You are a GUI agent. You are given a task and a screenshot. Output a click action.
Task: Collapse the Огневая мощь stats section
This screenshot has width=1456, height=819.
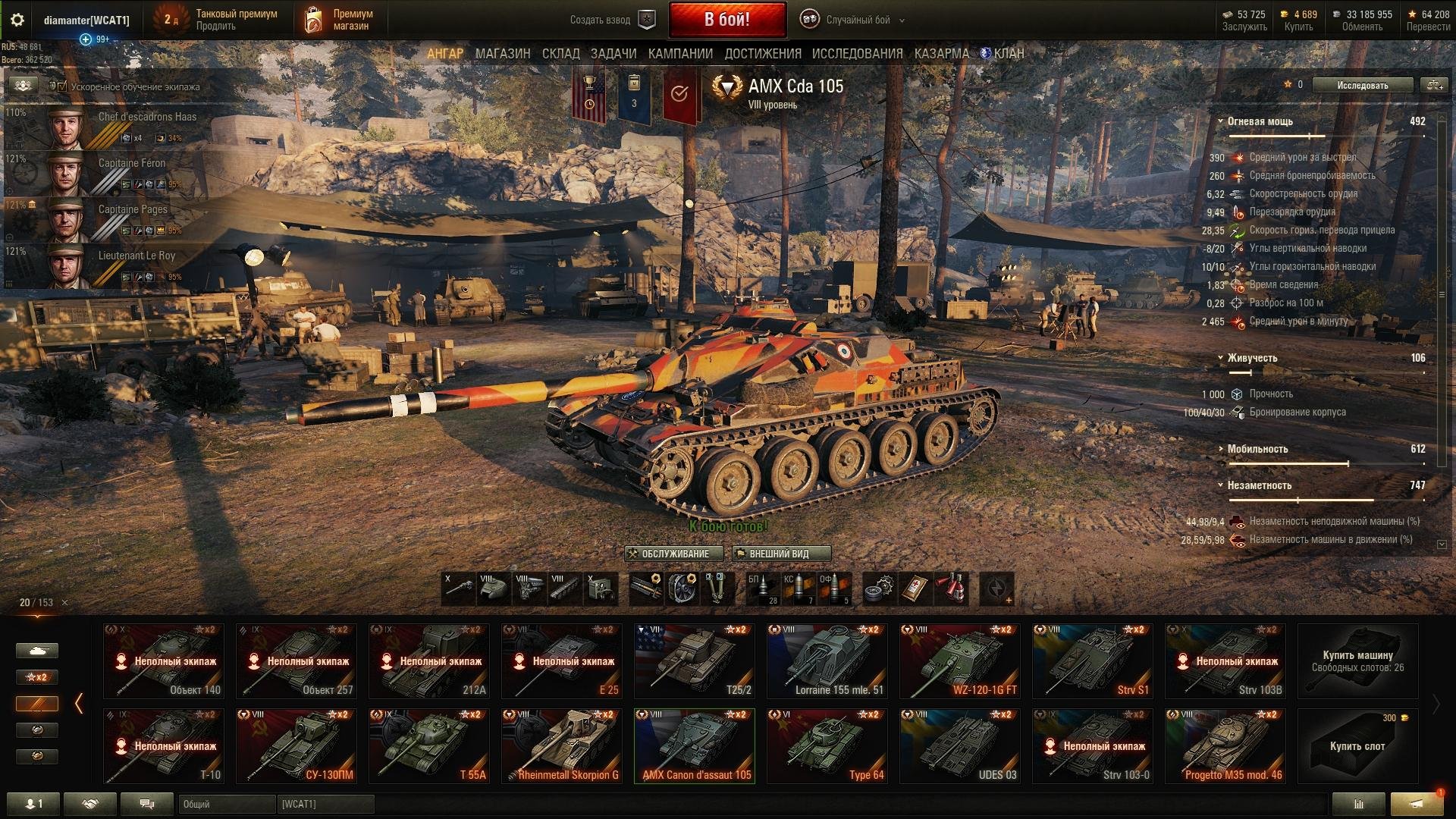pos(1221,121)
